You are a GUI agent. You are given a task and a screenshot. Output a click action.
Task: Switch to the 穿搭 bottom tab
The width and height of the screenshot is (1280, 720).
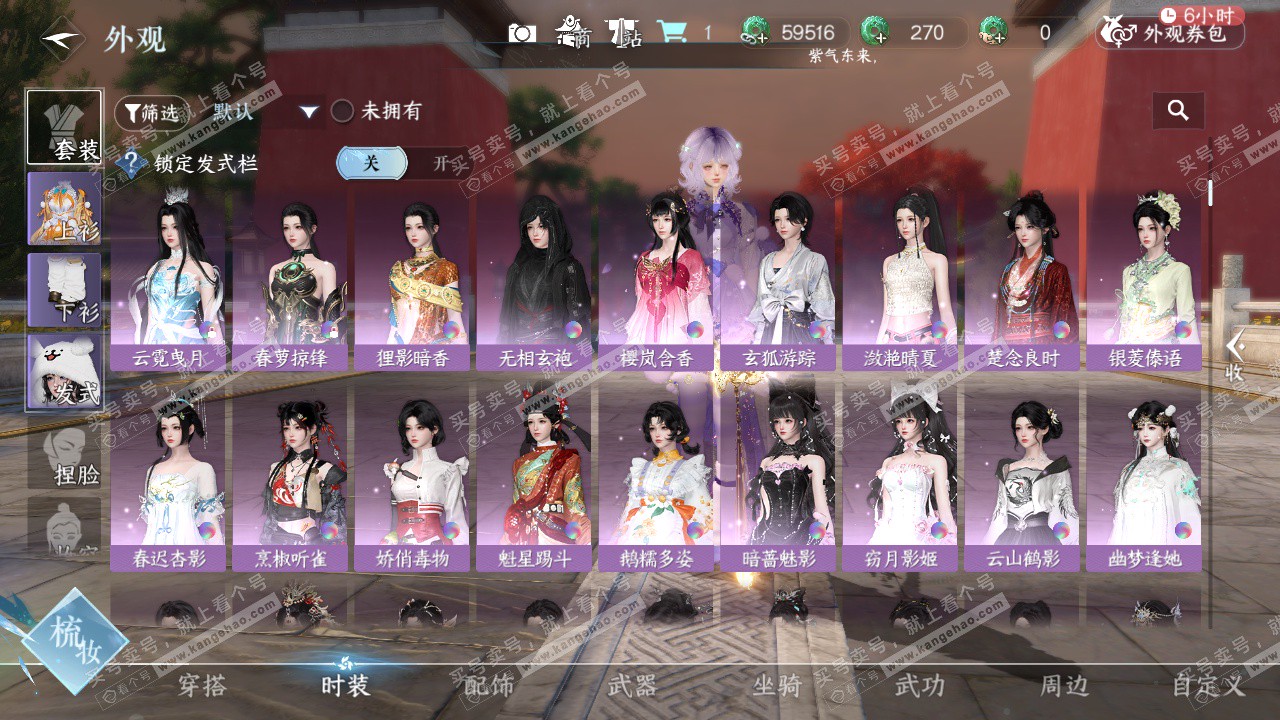point(202,686)
